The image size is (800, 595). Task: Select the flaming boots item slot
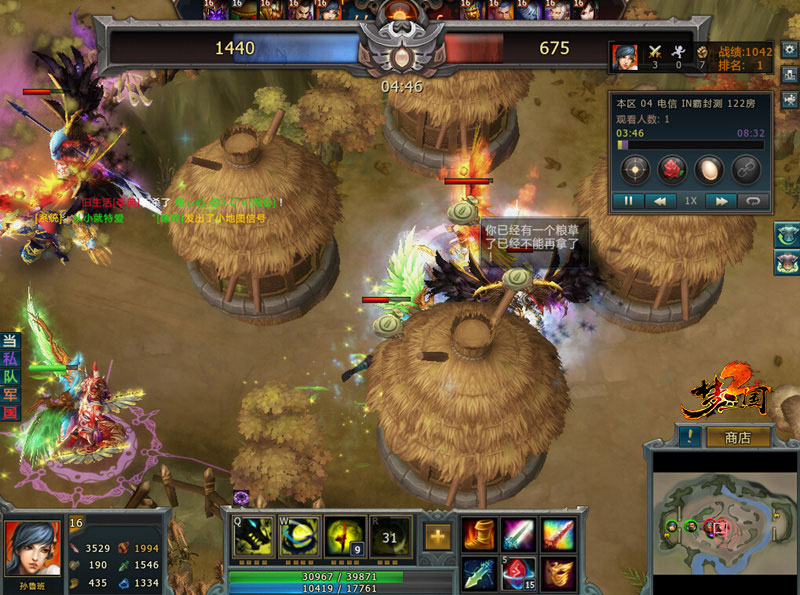[479, 534]
